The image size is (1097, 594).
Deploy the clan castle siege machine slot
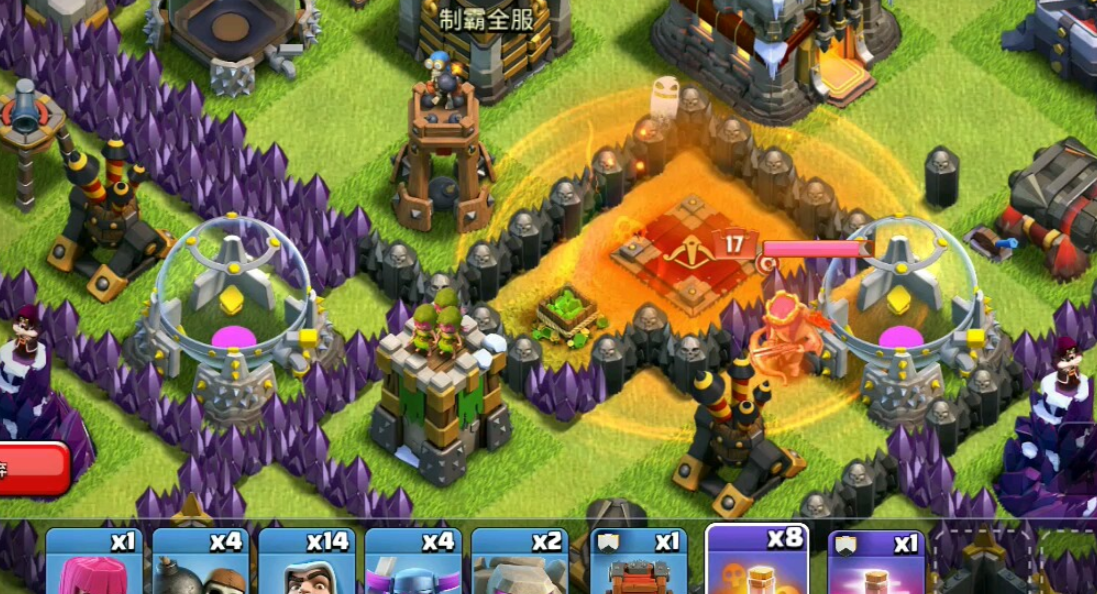click(638, 562)
